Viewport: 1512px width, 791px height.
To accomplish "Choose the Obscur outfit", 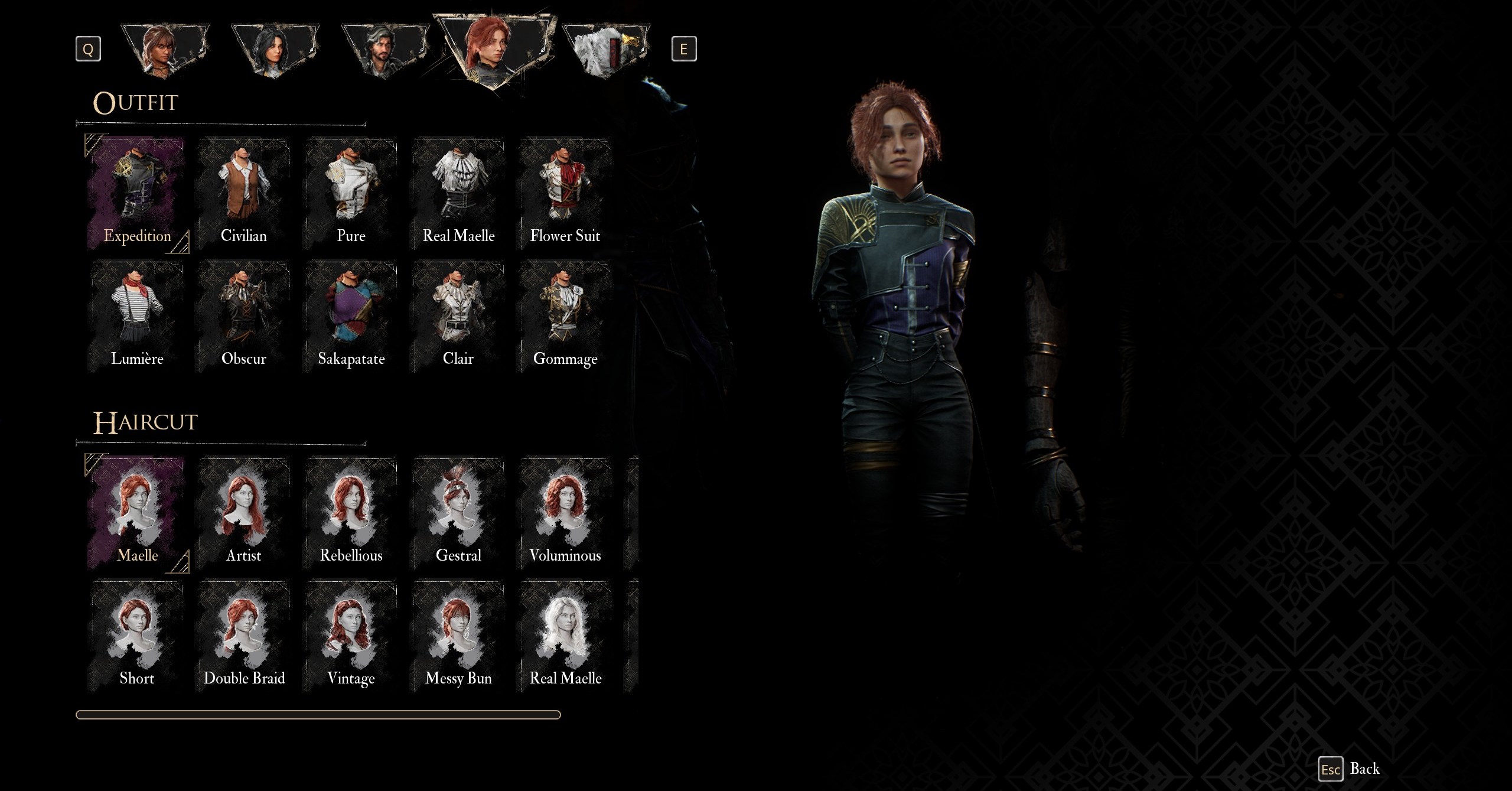I will (244, 318).
